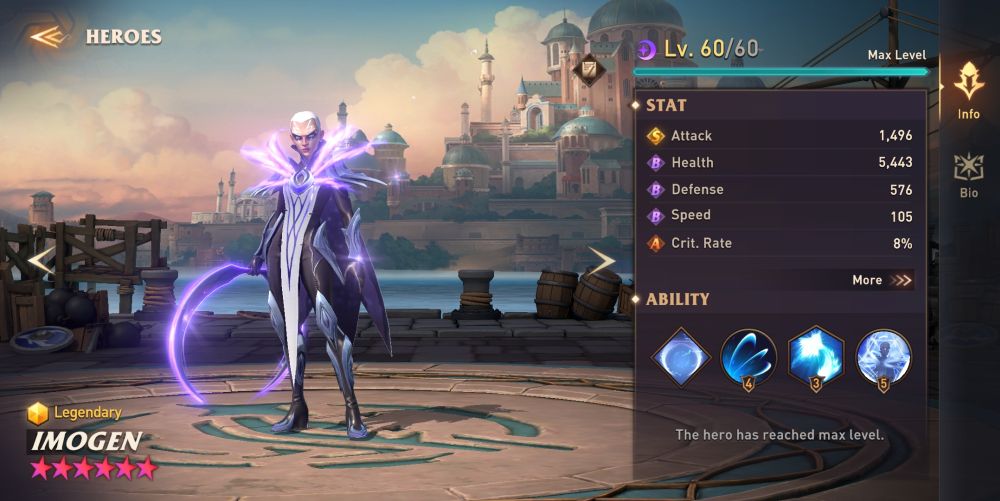Image resolution: width=1000 pixels, height=501 pixels.
Task: Switch to the Info tab
Action: point(968,89)
